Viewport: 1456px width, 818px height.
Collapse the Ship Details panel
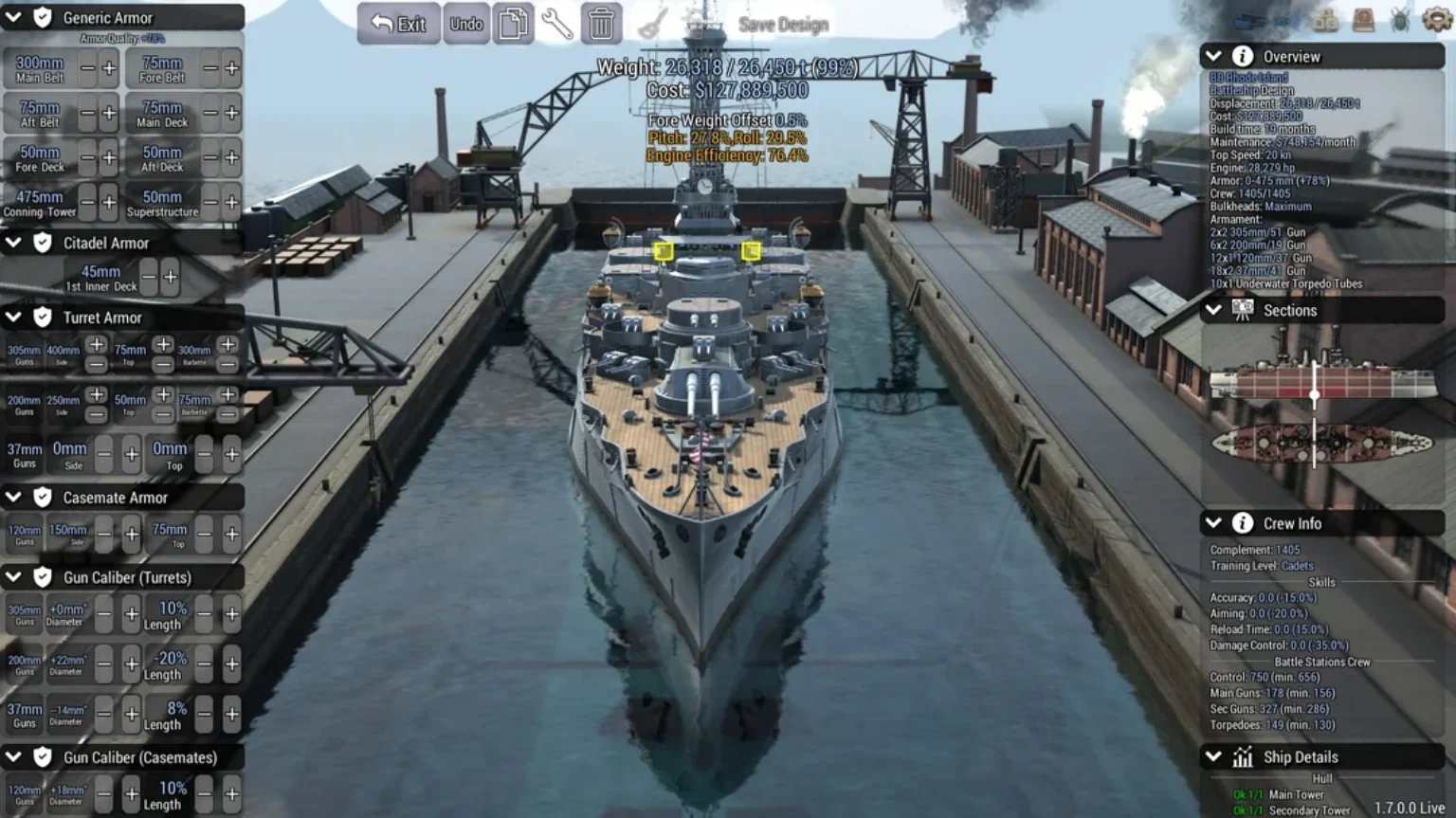coord(1213,756)
